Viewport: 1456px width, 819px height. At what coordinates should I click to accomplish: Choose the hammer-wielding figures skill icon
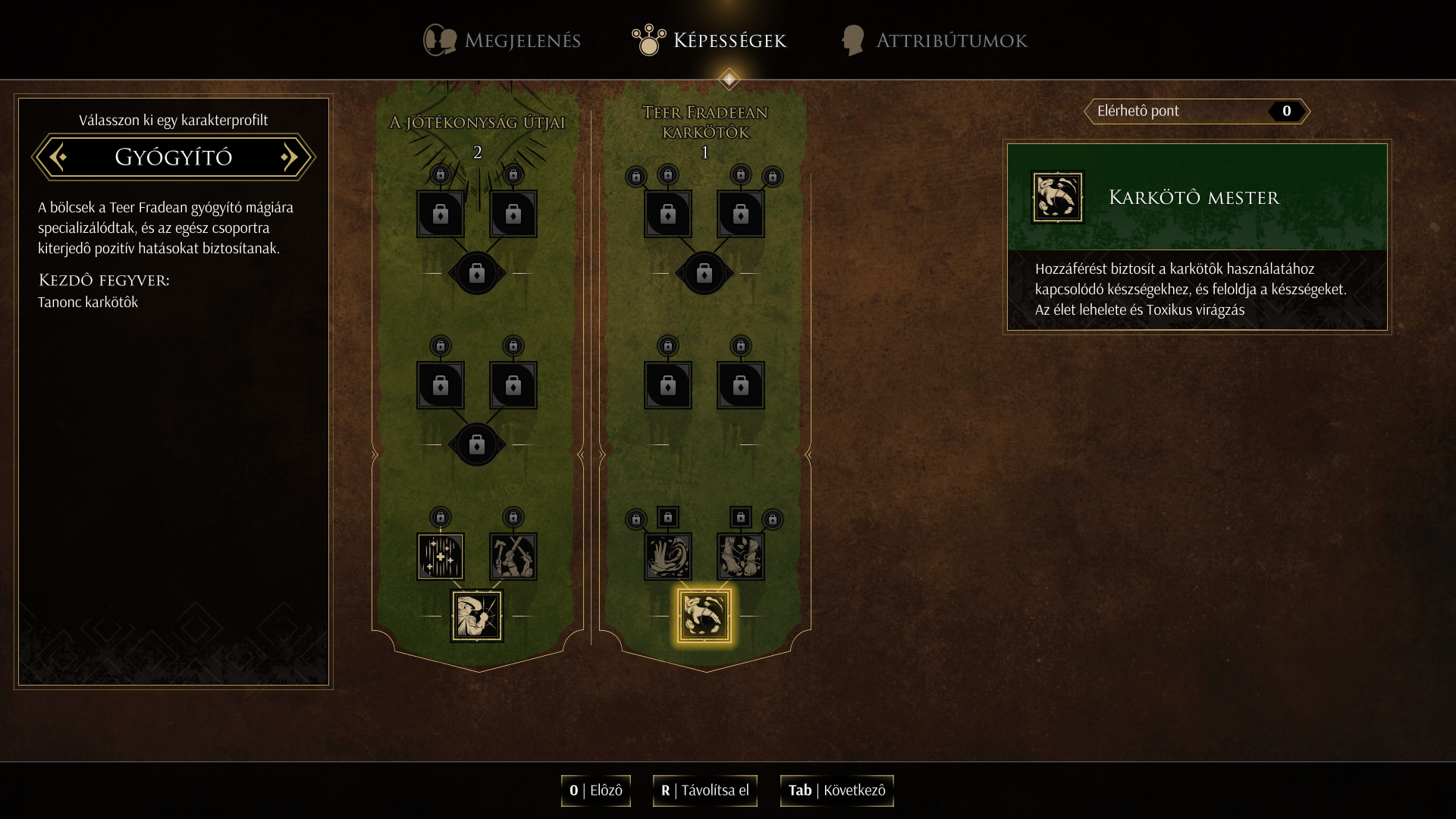[513, 557]
